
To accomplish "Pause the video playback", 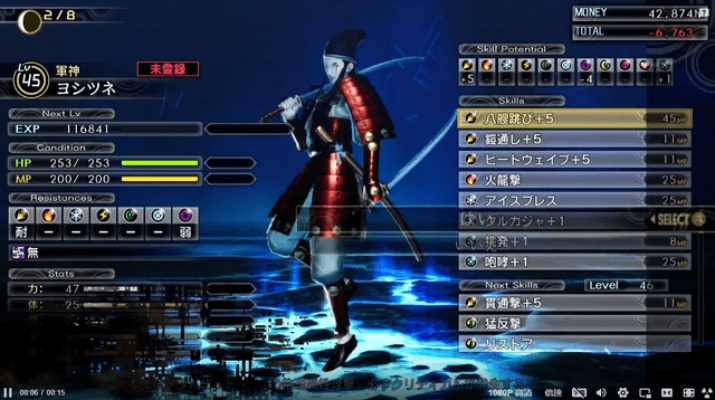I will (8, 392).
